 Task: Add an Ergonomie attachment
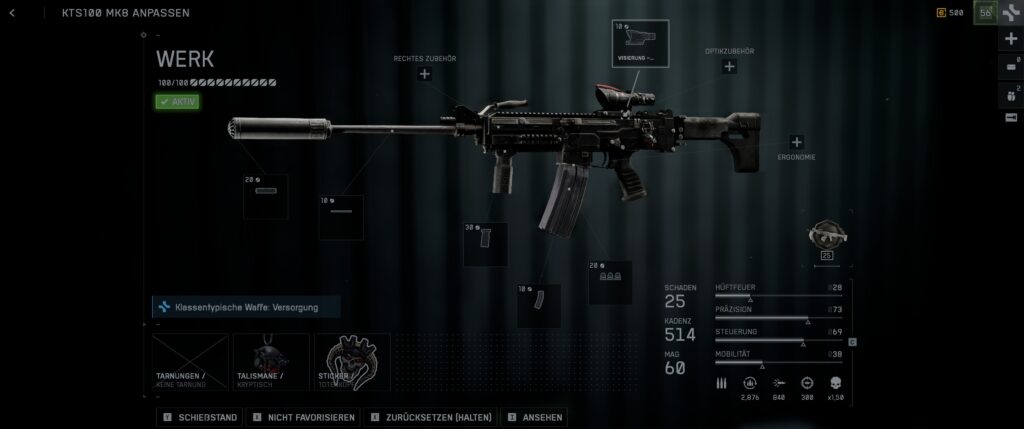tap(796, 143)
